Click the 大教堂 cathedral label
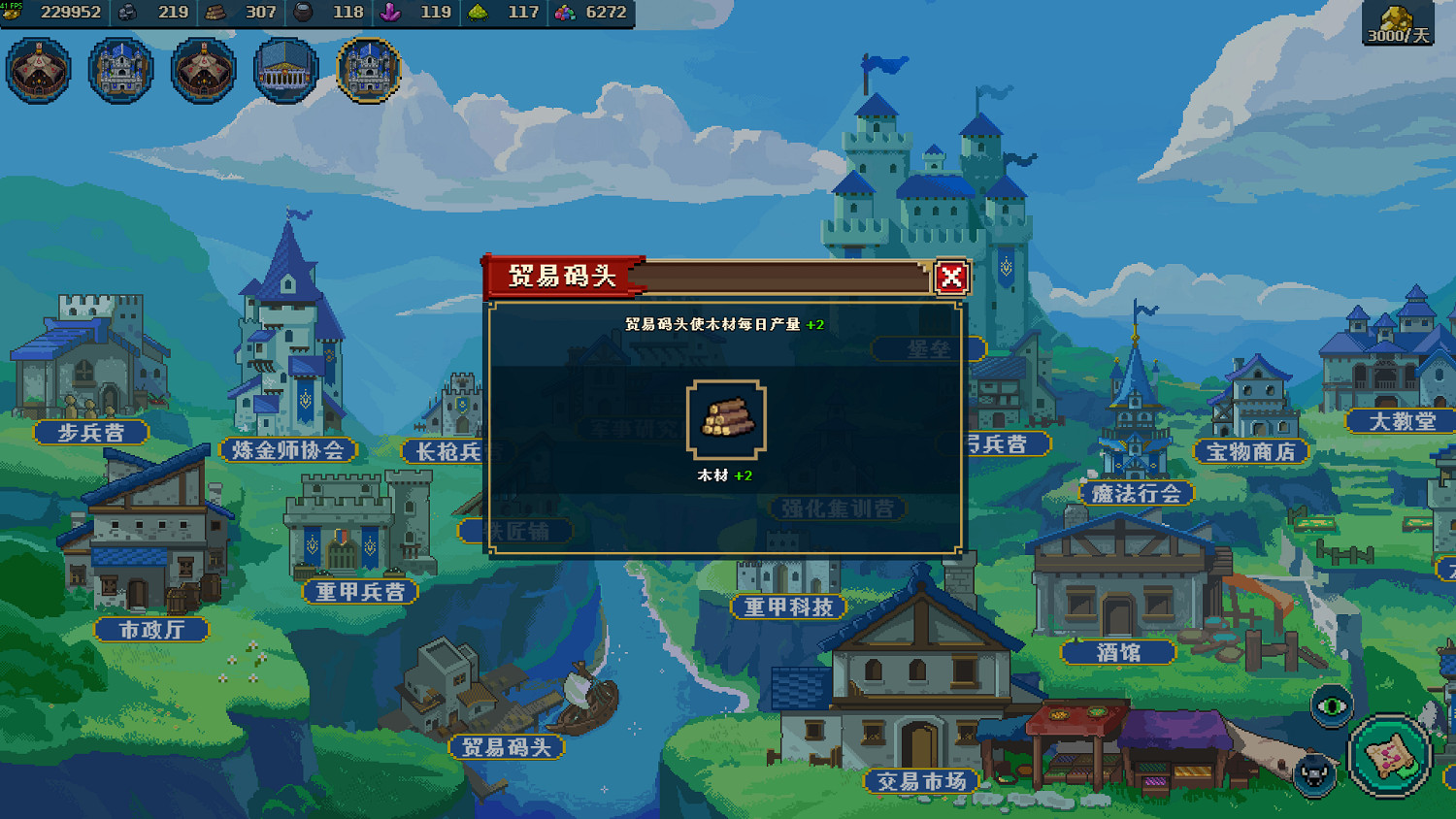The height and width of the screenshot is (819, 1456). click(1398, 423)
